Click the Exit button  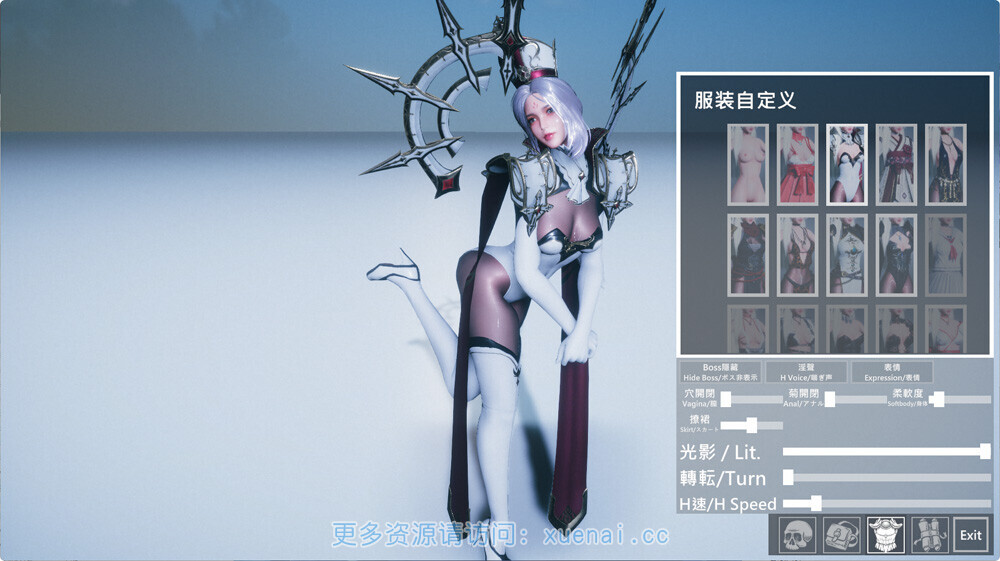[x=970, y=535]
